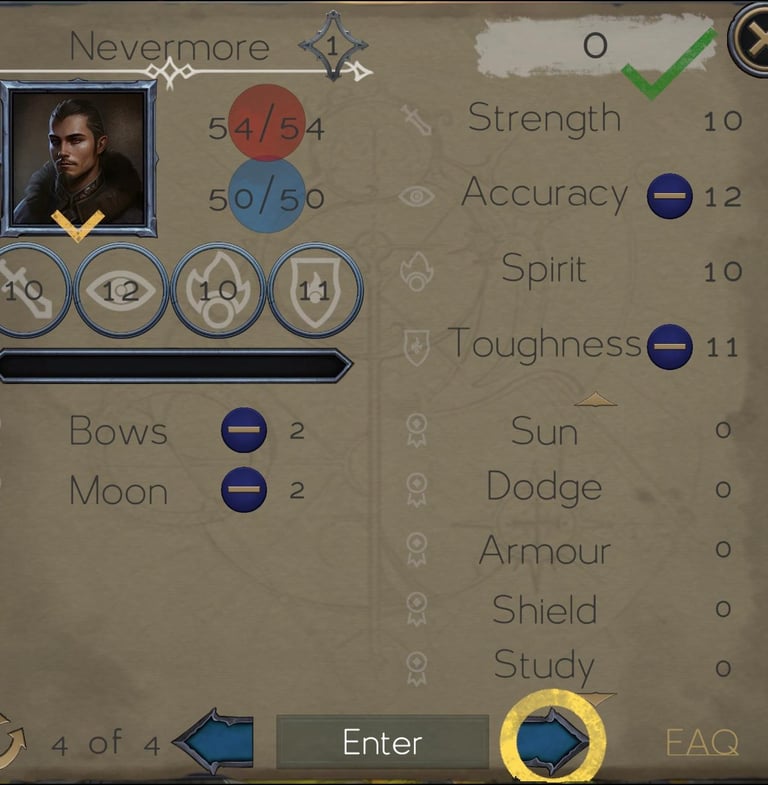Select the Sun skill row
Viewport: 768px width, 785px height.
(x=544, y=431)
